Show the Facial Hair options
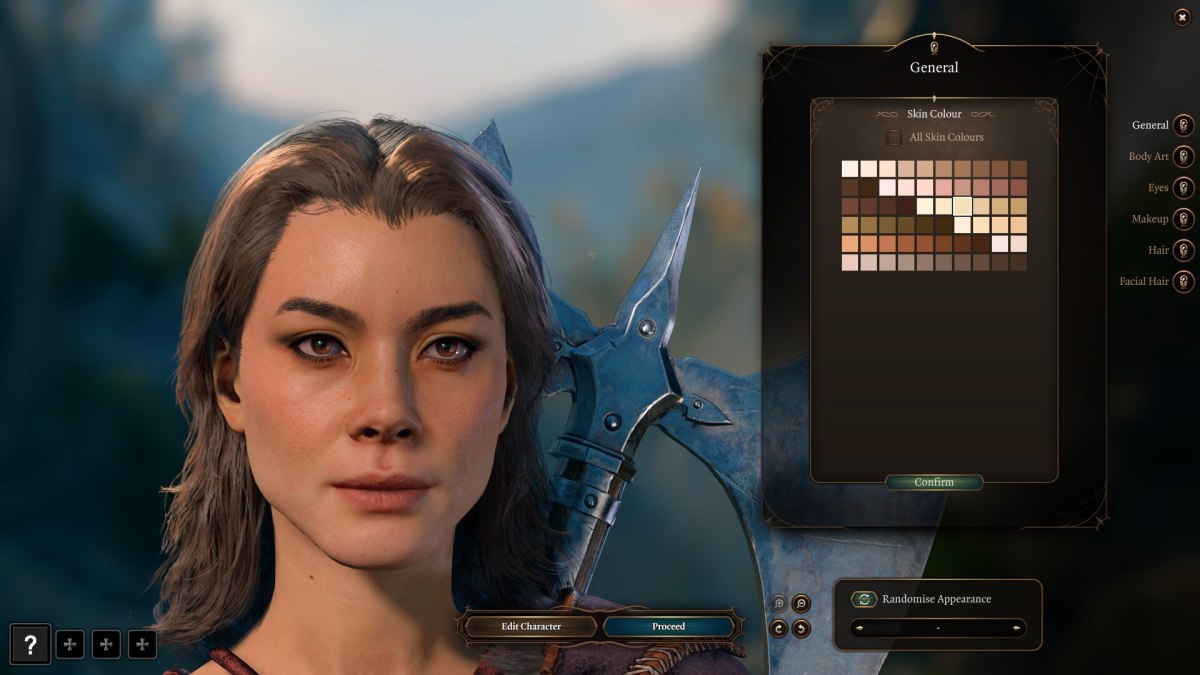Viewport: 1200px width, 675px height. point(1183,281)
